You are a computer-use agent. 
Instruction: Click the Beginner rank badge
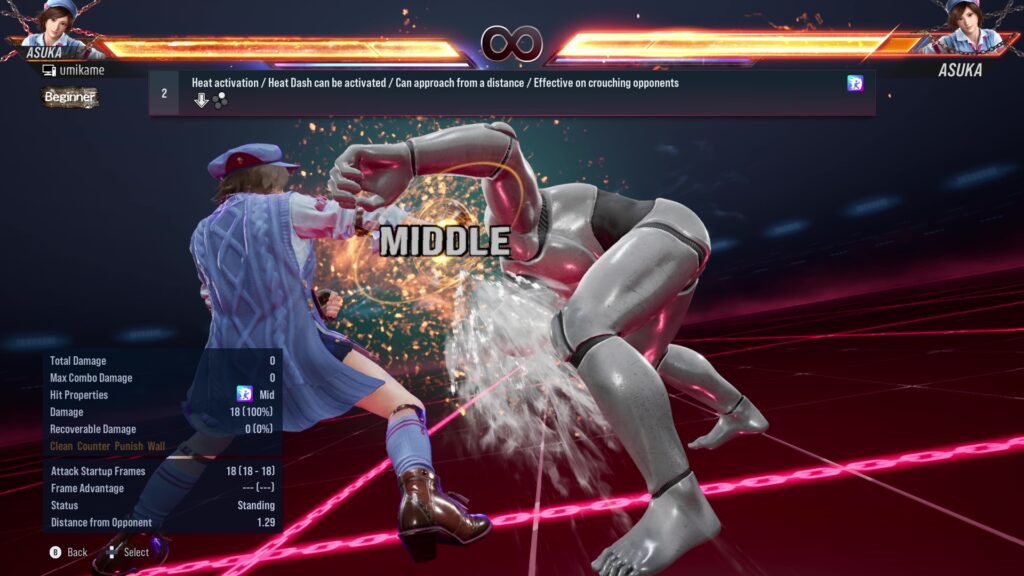(x=70, y=97)
